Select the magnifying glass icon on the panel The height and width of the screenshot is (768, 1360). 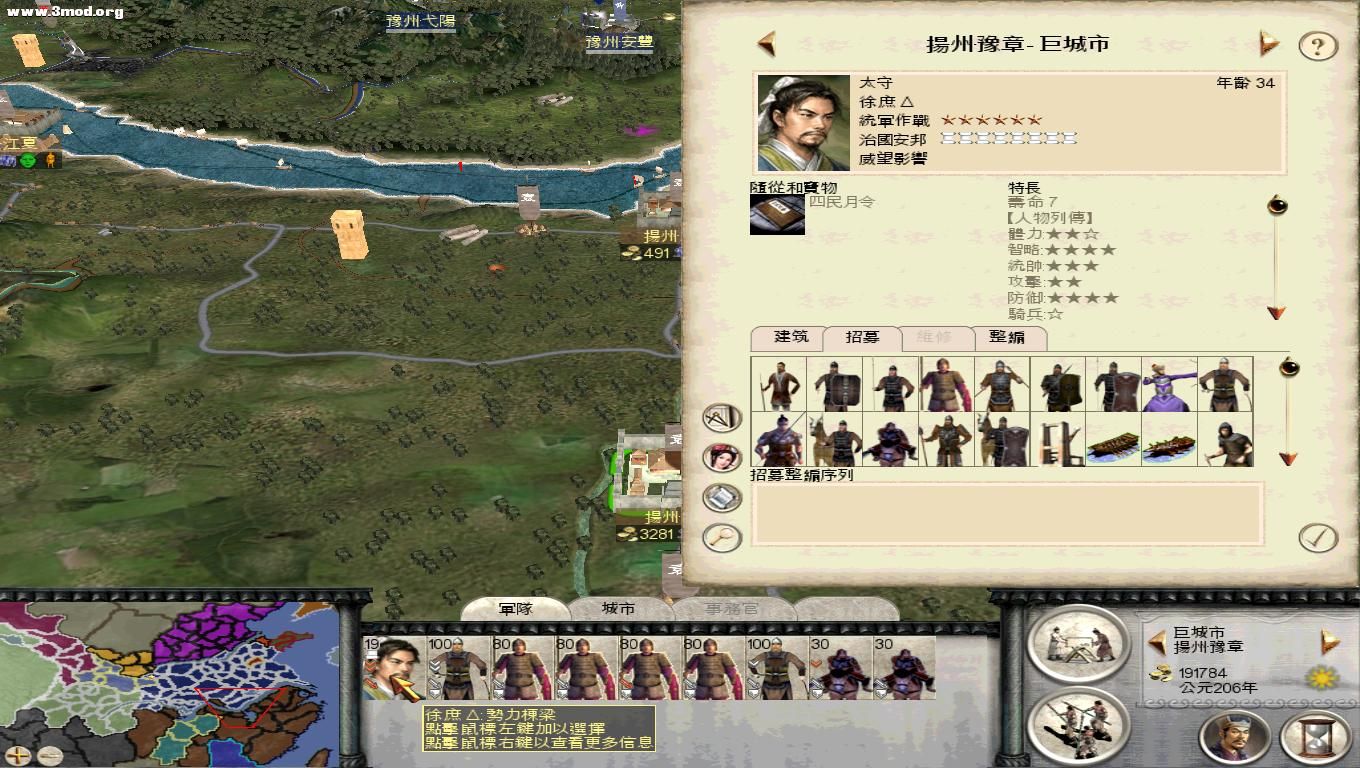(719, 537)
